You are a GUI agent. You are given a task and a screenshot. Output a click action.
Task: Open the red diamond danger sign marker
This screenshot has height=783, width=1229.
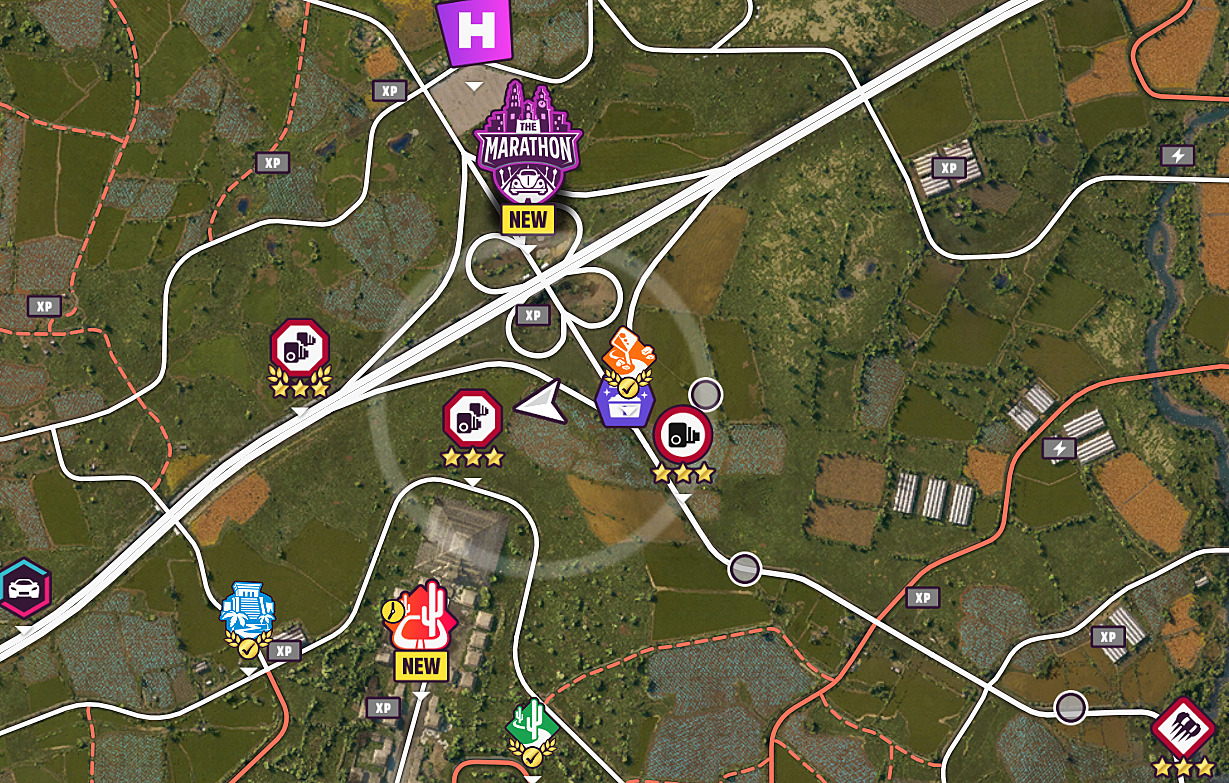(1183, 728)
